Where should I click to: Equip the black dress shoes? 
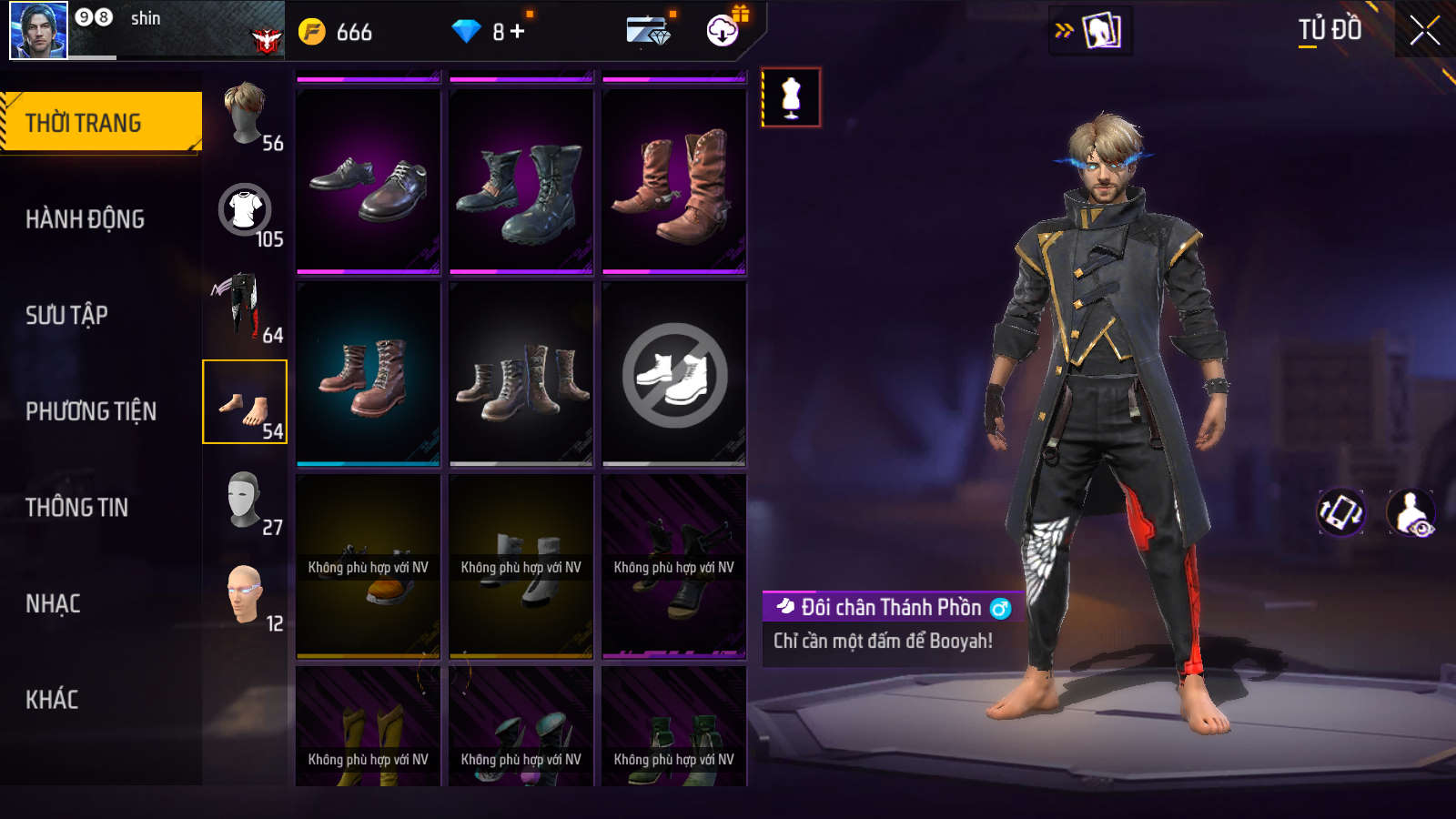click(369, 181)
